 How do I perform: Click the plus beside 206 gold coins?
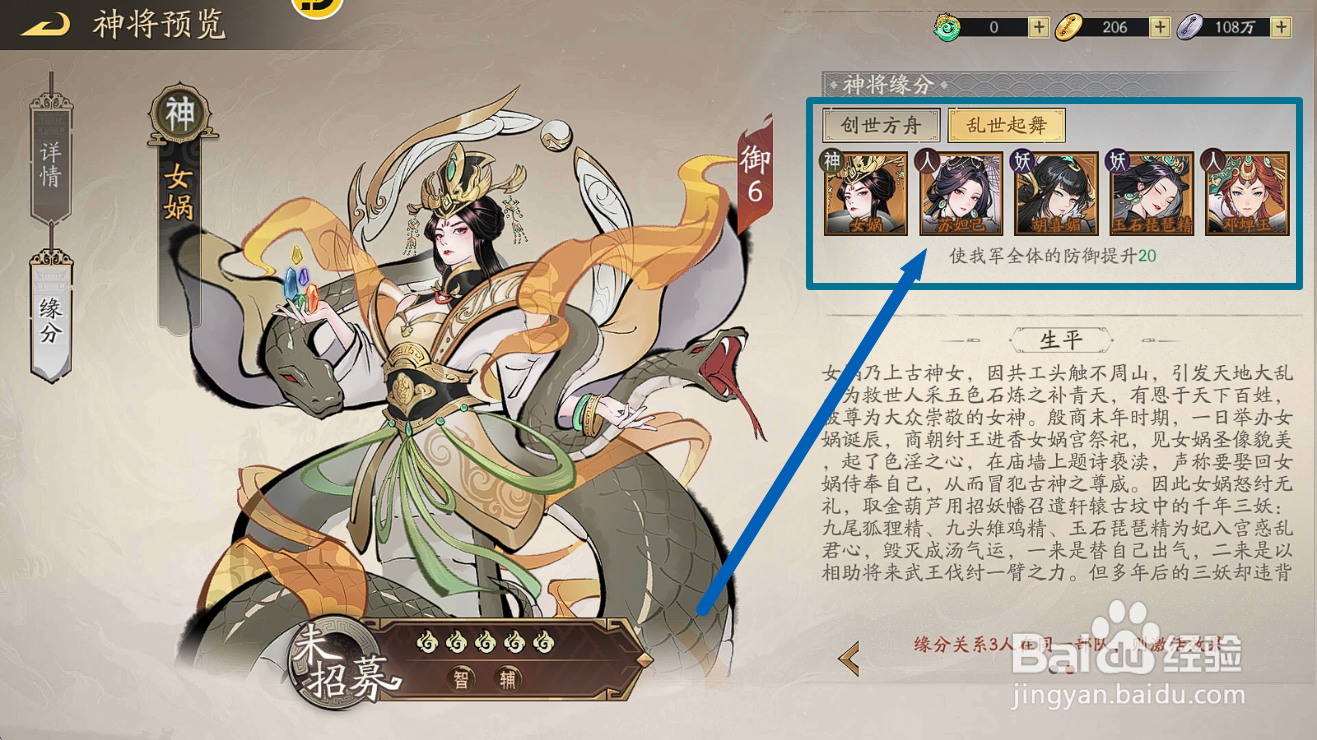pos(1159,26)
